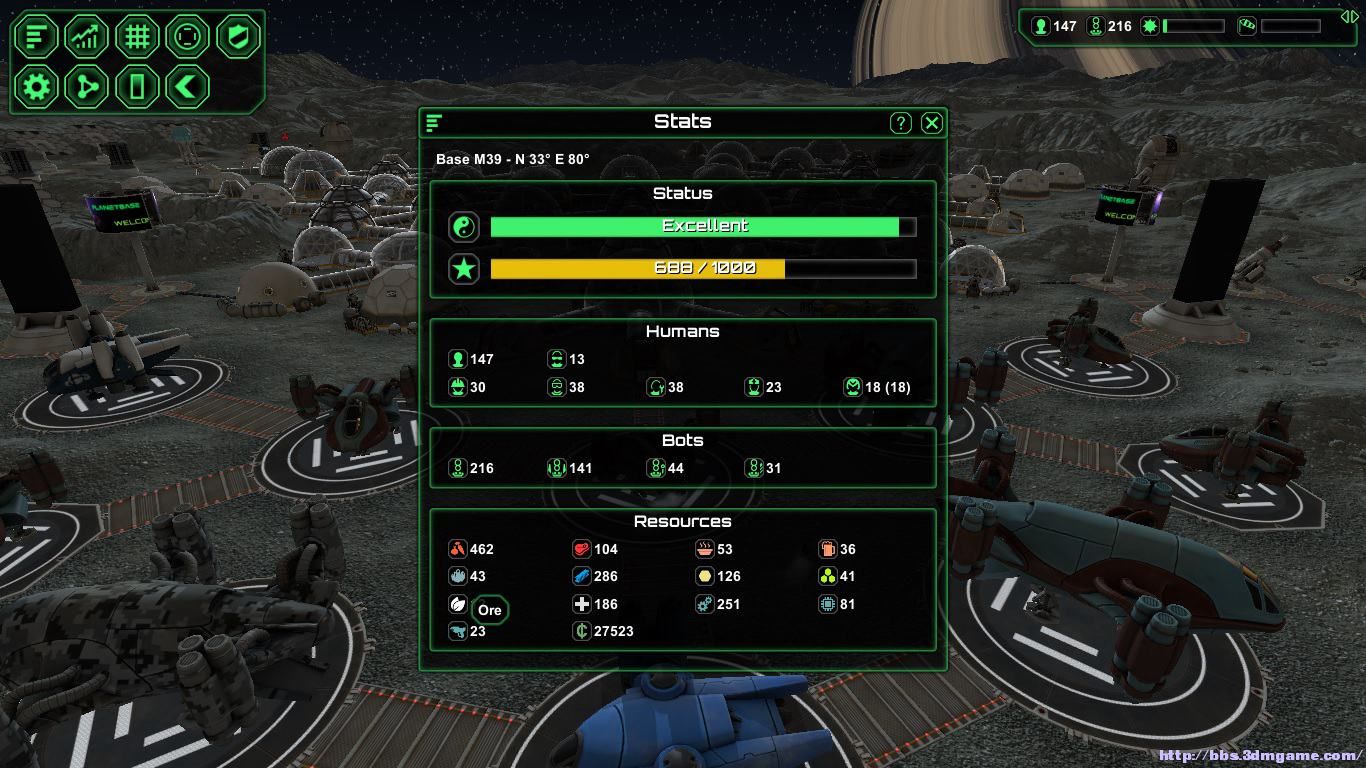The image size is (1366, 768).
Task: Close the Stats window
Action: coord(931,123)
